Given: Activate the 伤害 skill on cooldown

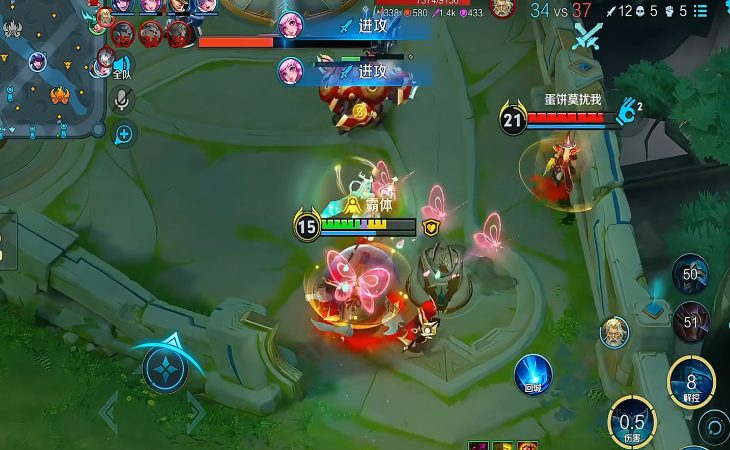Looking at the screenshot, I should 632,421.
